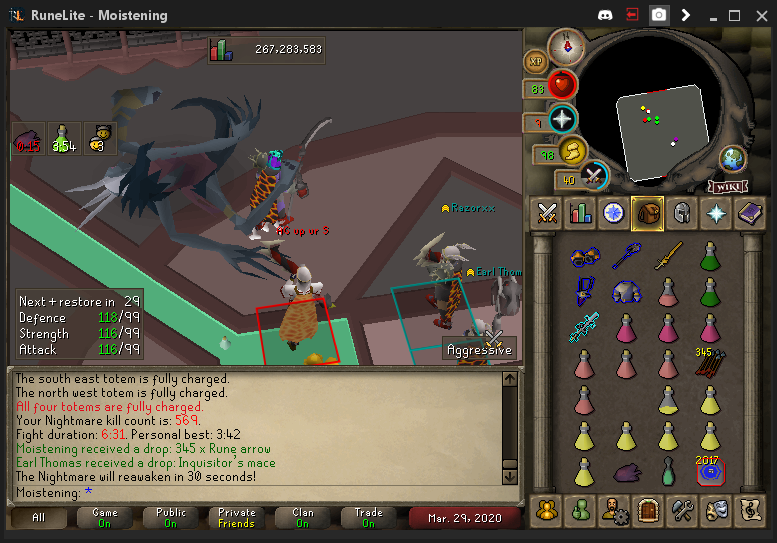Open the Friends list tab

click(580, 510)
